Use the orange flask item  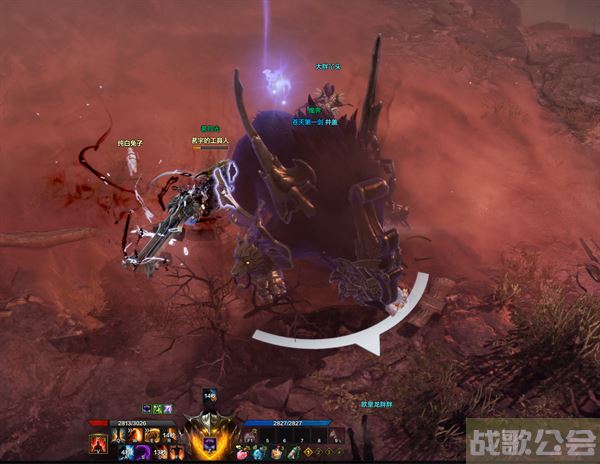(277, 453)
